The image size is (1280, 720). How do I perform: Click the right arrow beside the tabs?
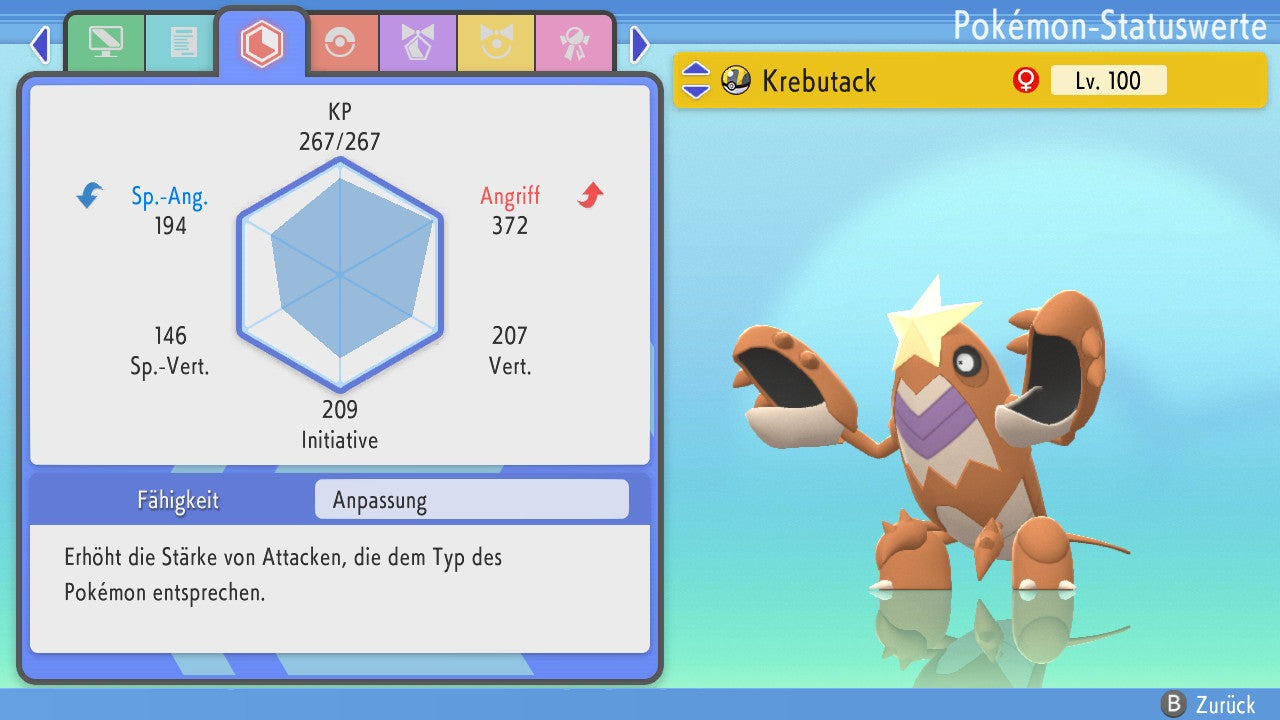[640, 44]
